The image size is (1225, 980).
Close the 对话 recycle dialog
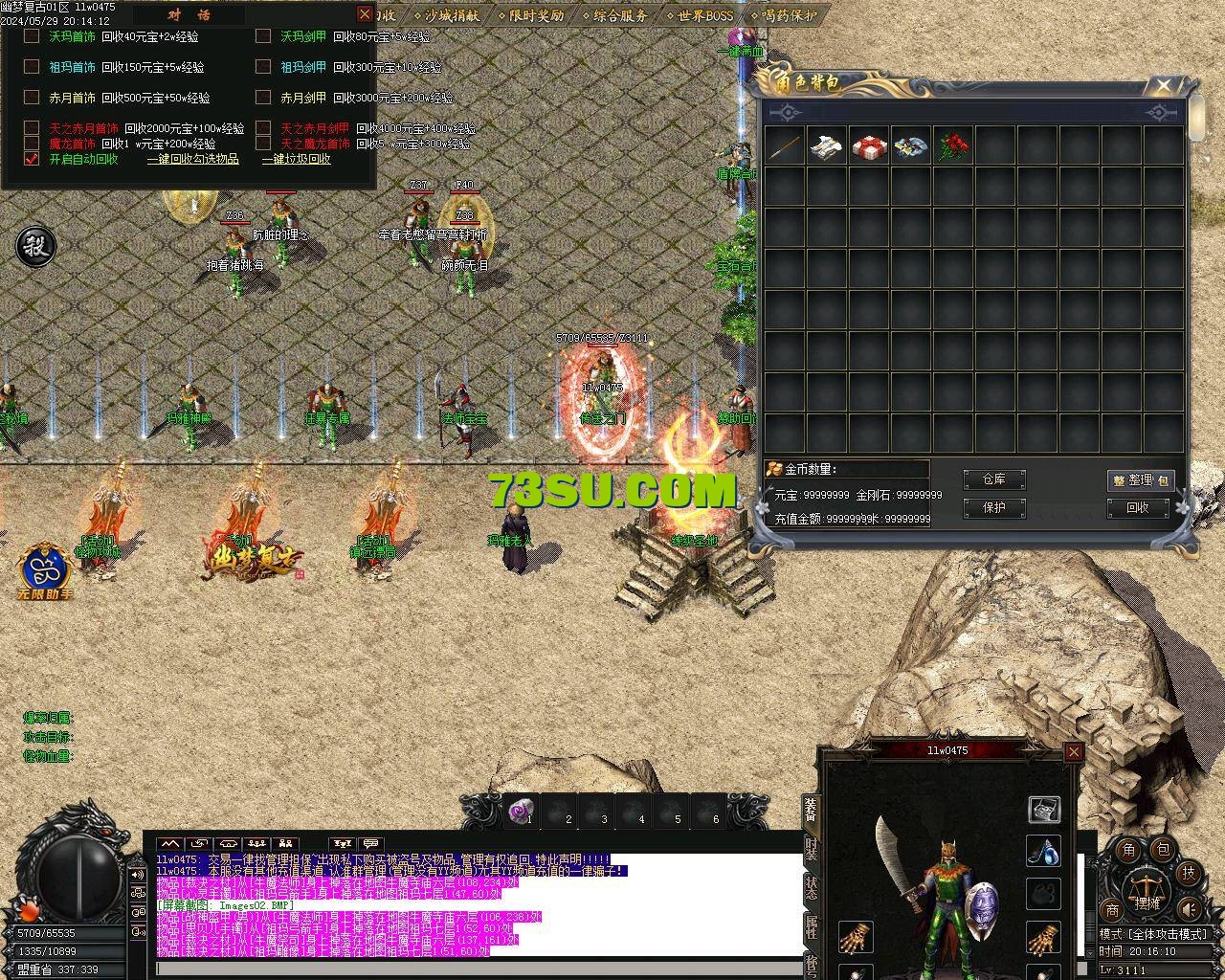pos(364,13)
